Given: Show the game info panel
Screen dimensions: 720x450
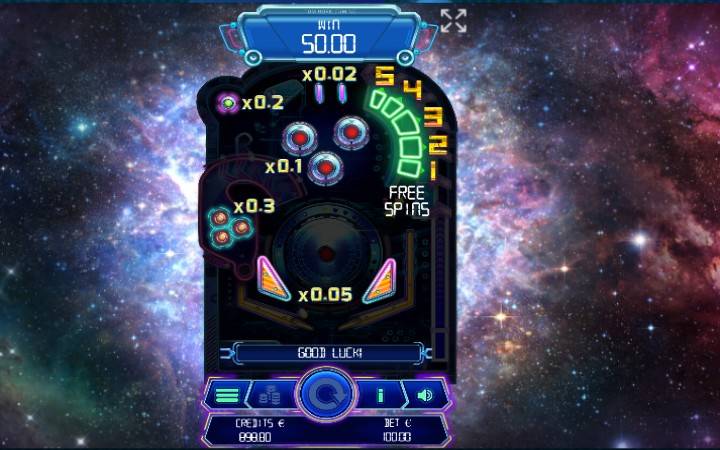Looking at the screenshot, I should [x=381, y=395].
